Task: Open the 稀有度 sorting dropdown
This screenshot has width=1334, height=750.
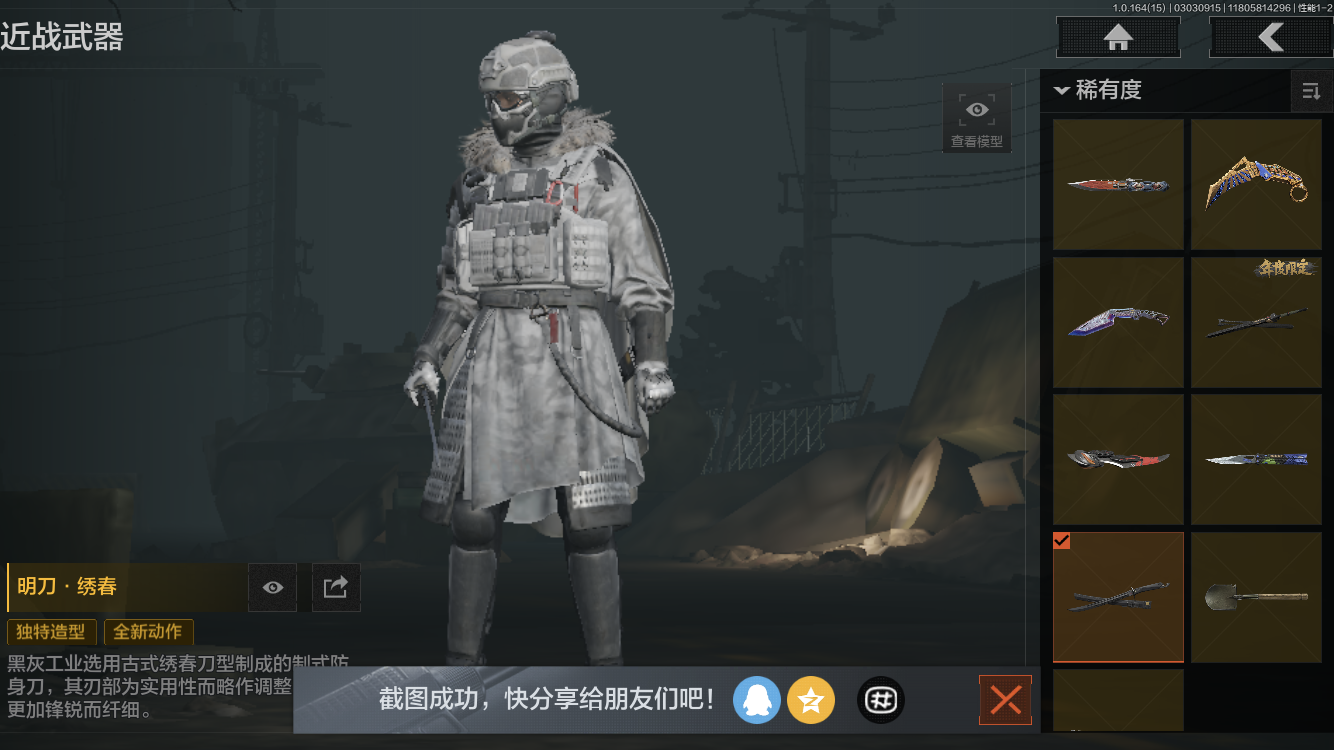Action: pos(1100,91)
